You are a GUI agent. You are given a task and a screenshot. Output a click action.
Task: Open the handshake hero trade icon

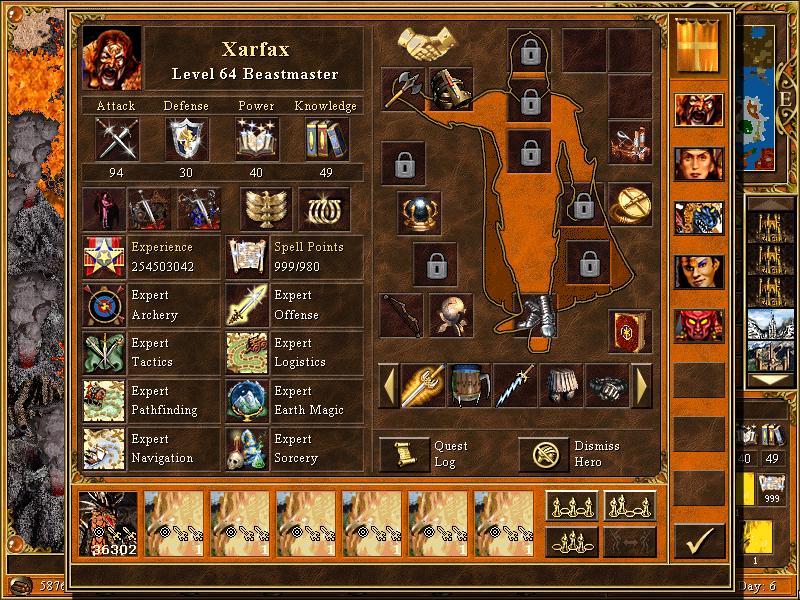point(427,41)
